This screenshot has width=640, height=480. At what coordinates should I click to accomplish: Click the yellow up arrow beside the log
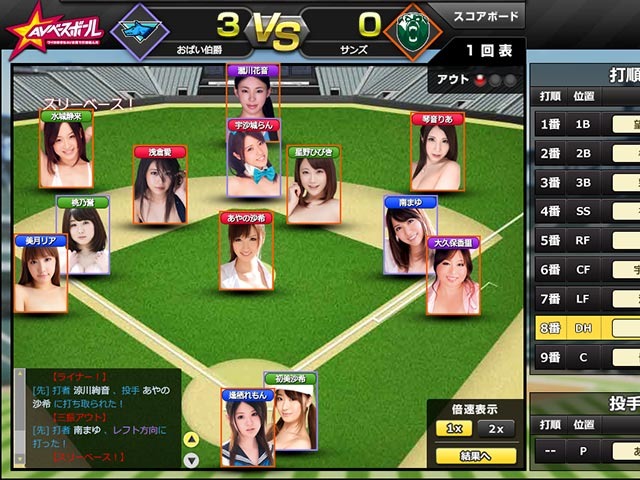tap(192, 439)
